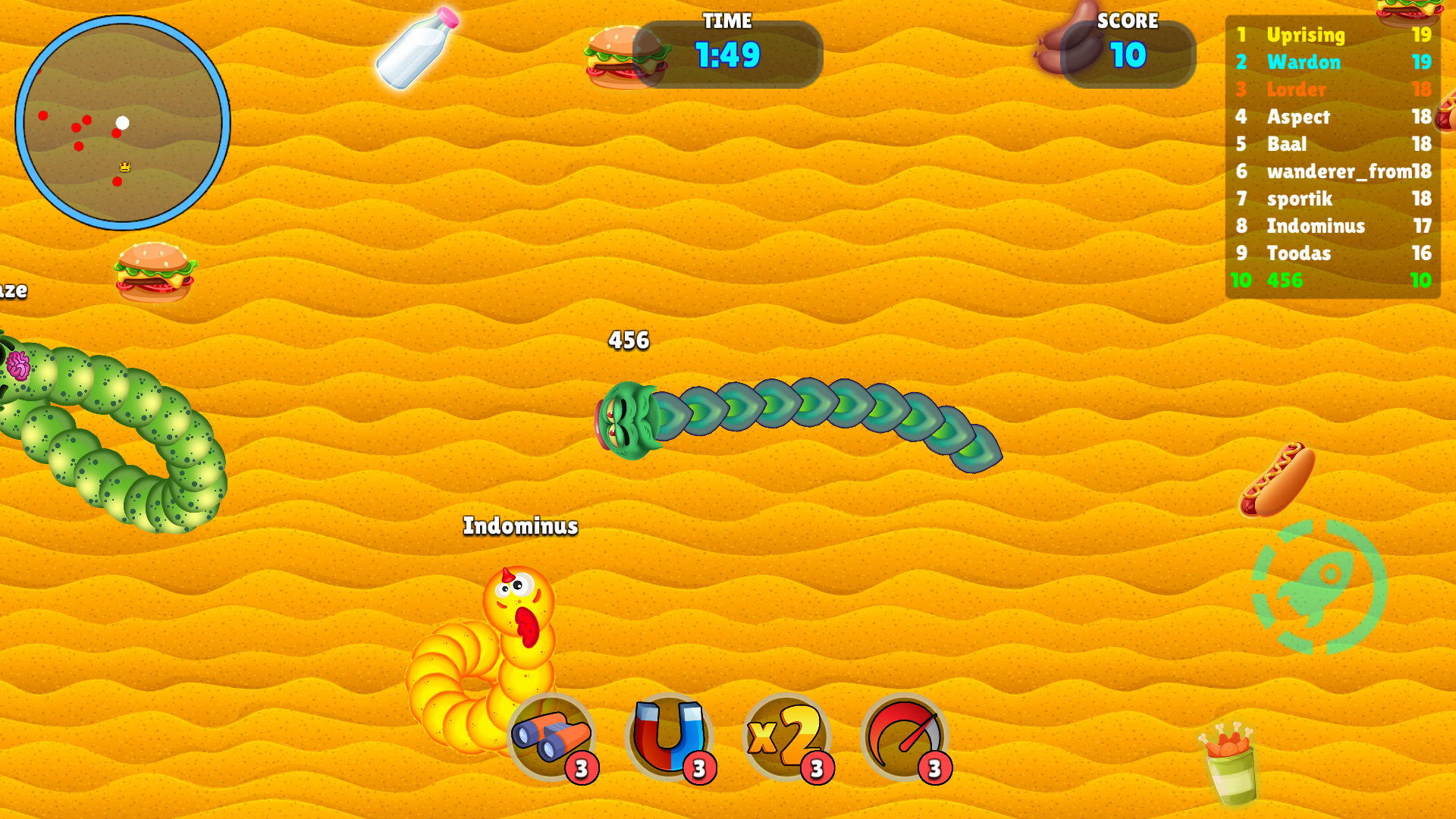Click your own rank entry 456
Screen dimensions: 1456x819
(1285, 281)
